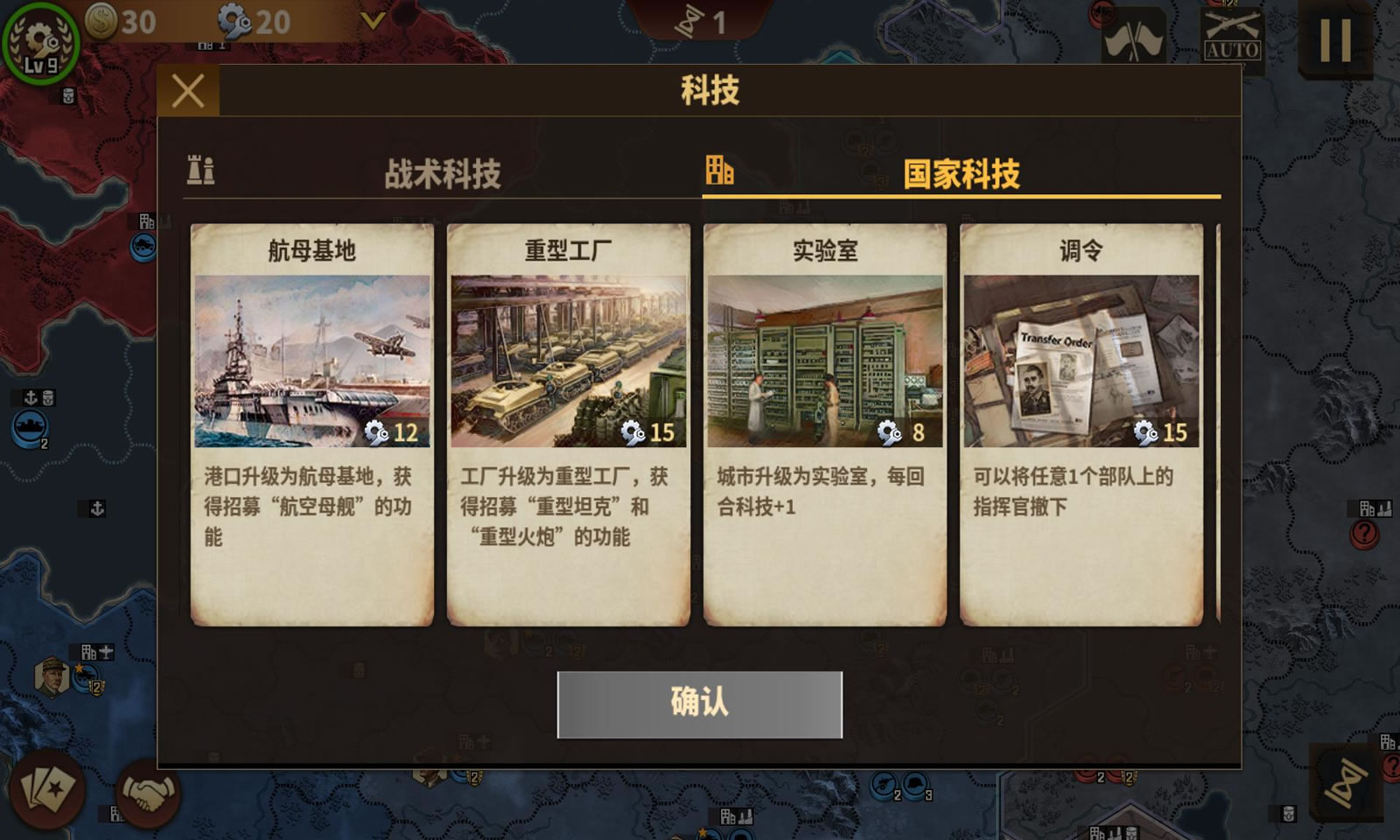The width and height of the screenshot is (1400, 840).
Task: Open the cards menu
Action: pos(46,788)
